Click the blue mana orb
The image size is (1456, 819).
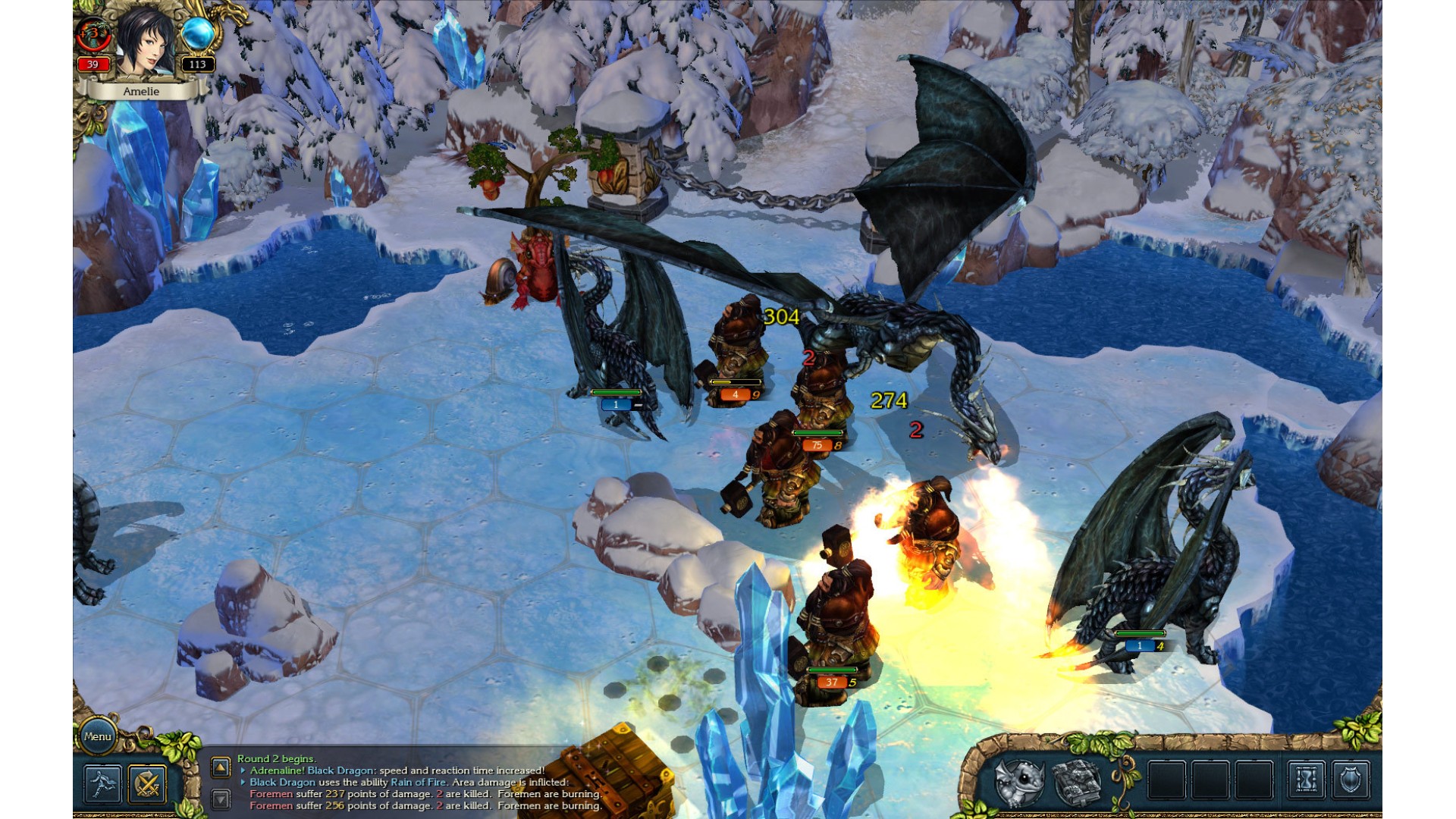(x=198, y=36)
